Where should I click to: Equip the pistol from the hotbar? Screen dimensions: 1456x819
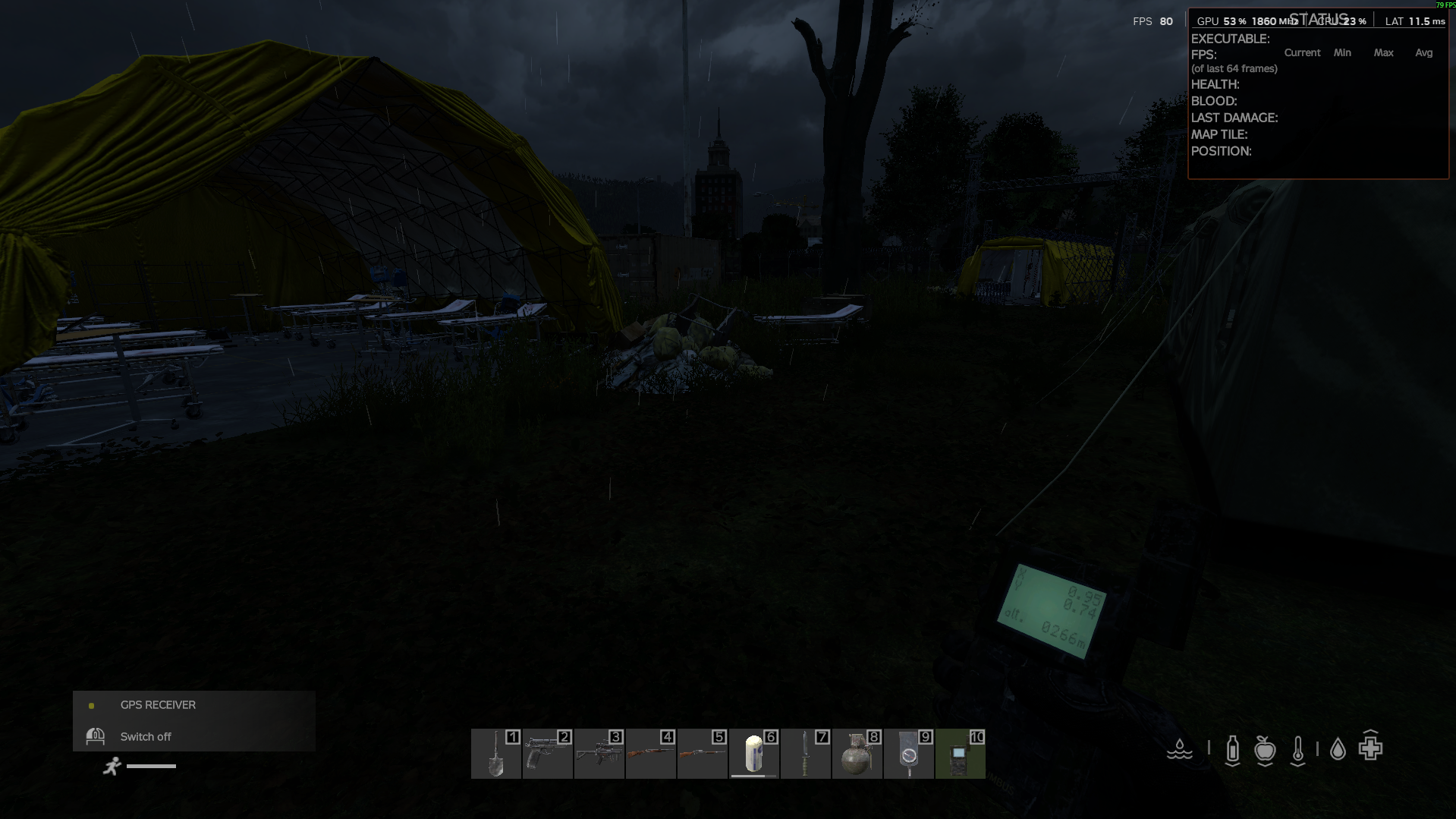tap(547, 754)
